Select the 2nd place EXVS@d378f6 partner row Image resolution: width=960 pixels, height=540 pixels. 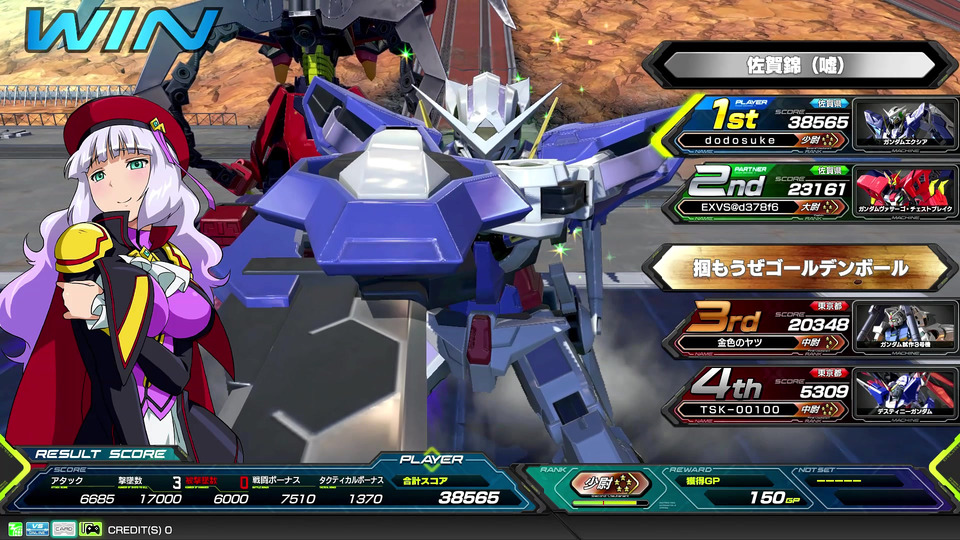tap(770, 194)
